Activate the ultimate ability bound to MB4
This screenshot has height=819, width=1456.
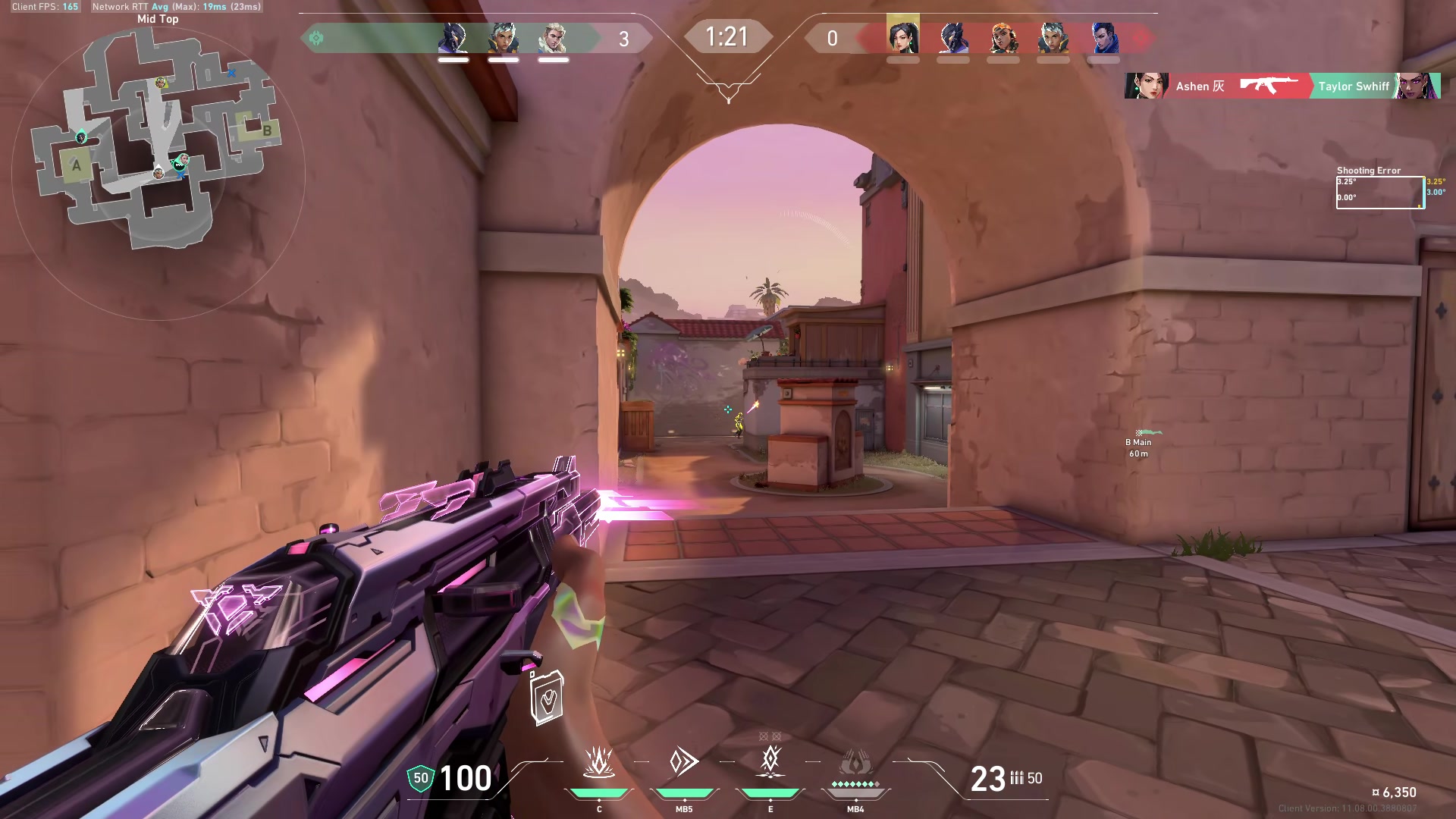click(x=855, y=764)
